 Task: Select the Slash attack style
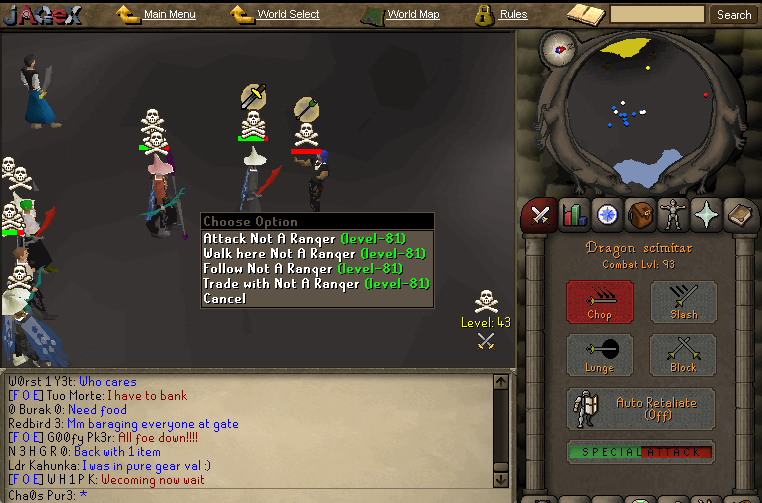[x=684, y=302]
